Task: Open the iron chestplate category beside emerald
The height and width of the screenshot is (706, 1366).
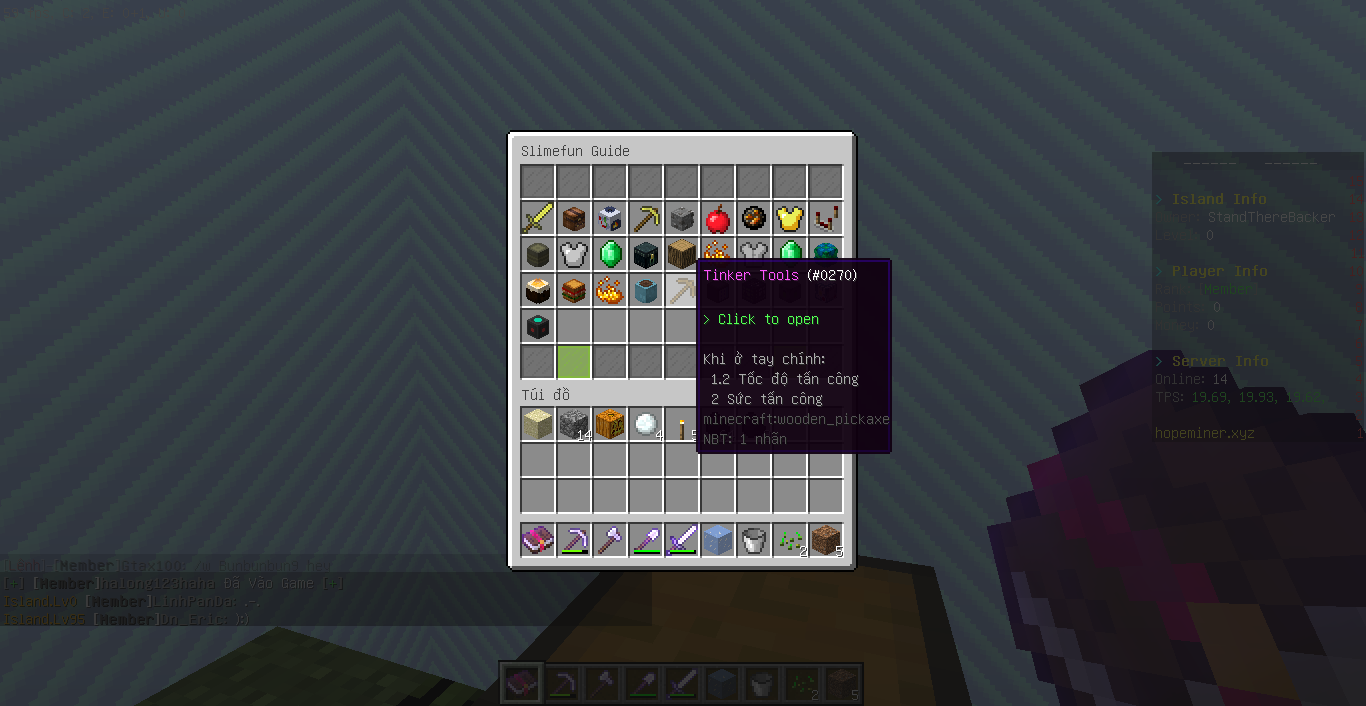Action: pyautogui.click(x=574, y=255)
